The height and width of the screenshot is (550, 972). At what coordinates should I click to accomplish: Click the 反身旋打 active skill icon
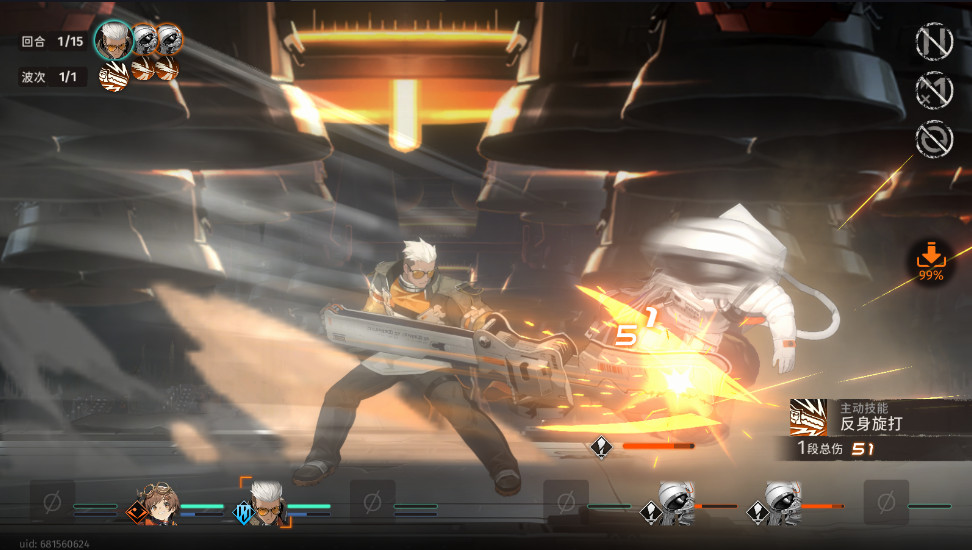coord(807,416)
